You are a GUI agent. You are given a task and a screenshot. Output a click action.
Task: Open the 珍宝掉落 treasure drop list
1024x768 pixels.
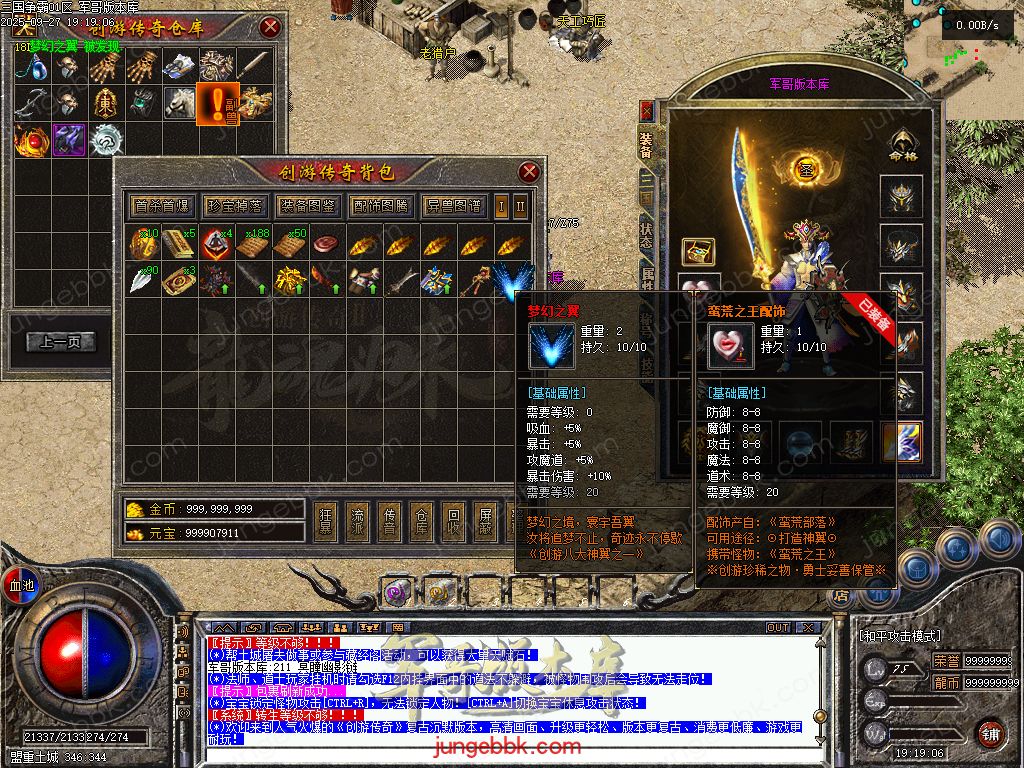(233, 207)
